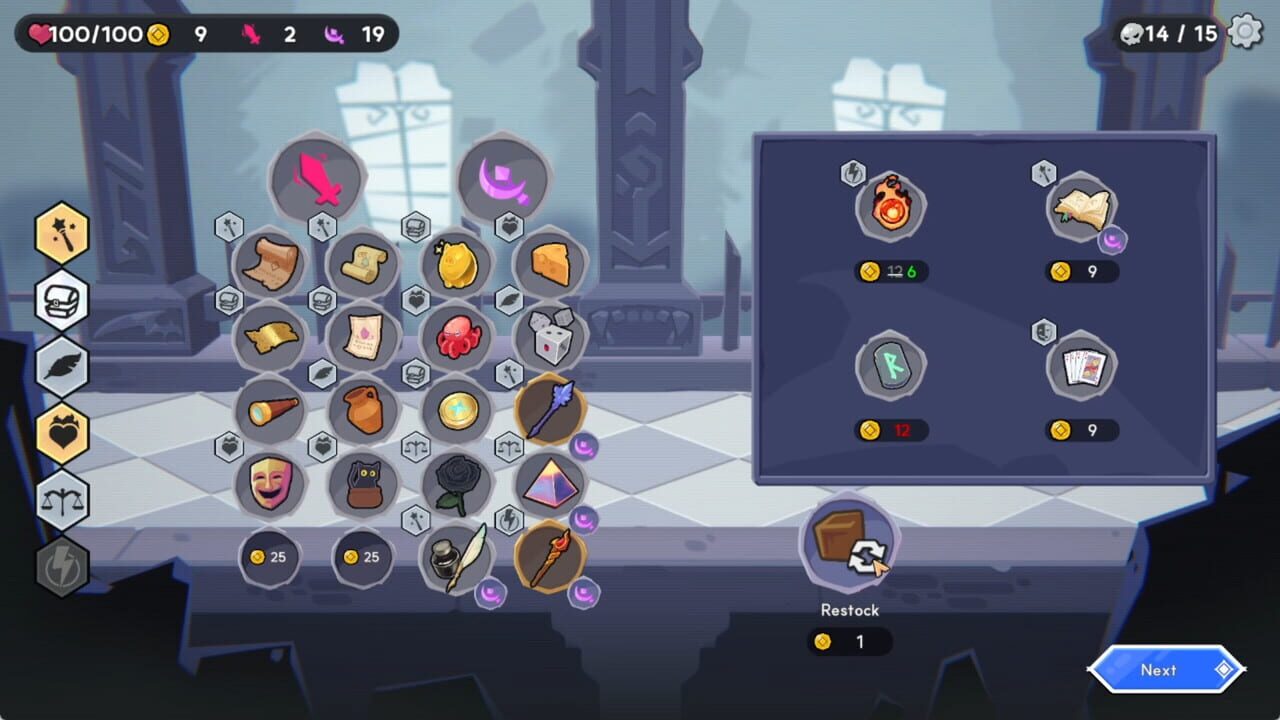
Task: Pick the red octopus item
Action: 457,335
